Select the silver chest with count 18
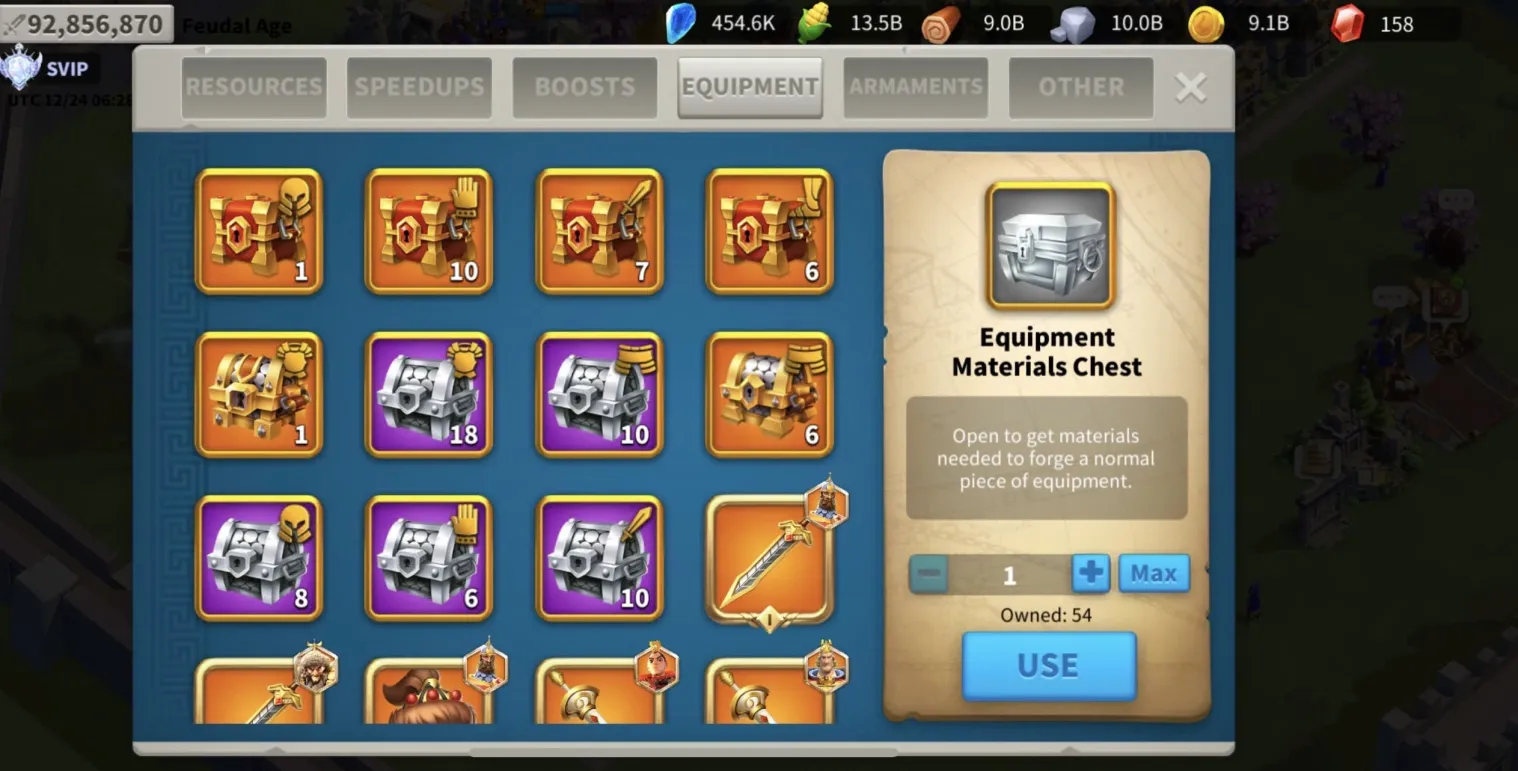Screen dimensions: 1518x771 429,395
